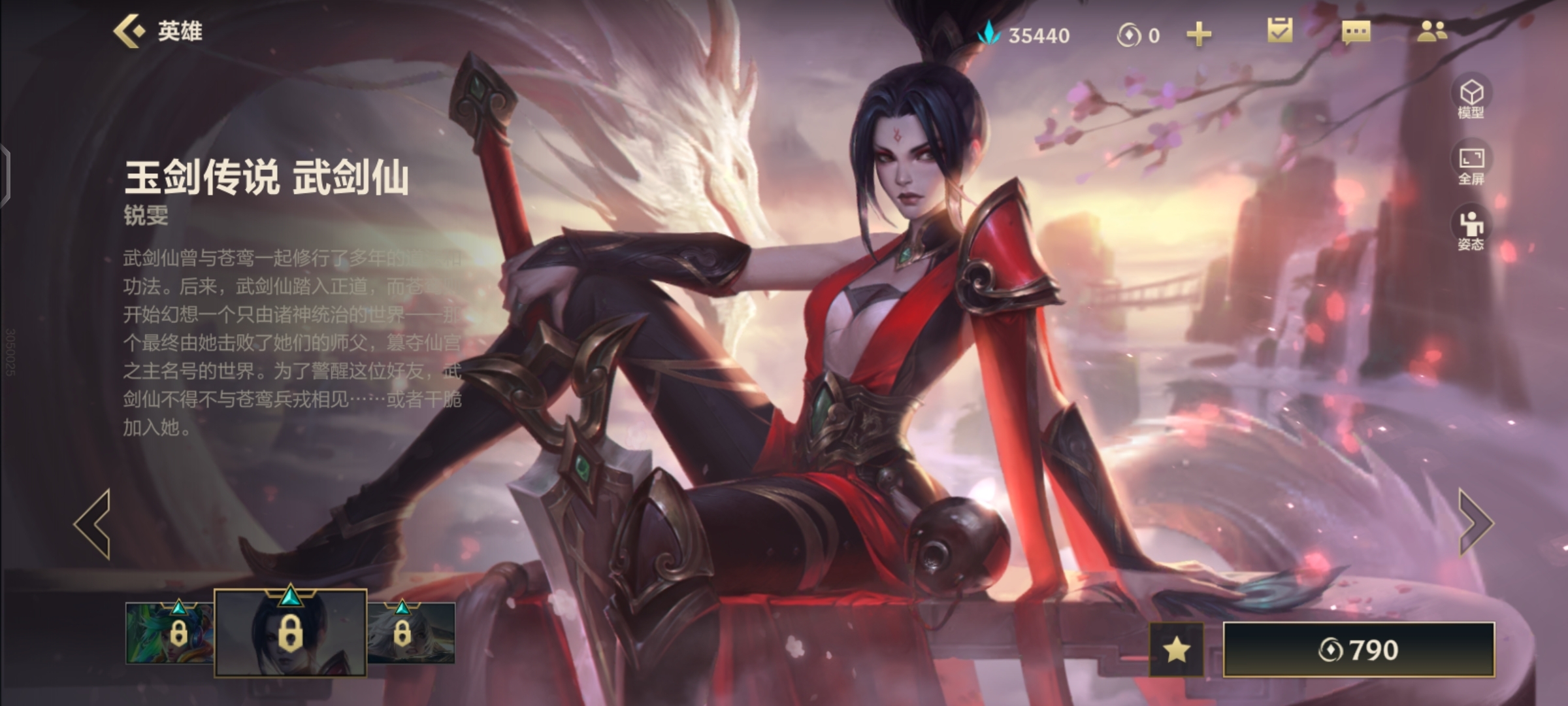This screenshot has width=1568, height=706.
Task: Open the 姿态 pose options
Action: click(1471, 230)
